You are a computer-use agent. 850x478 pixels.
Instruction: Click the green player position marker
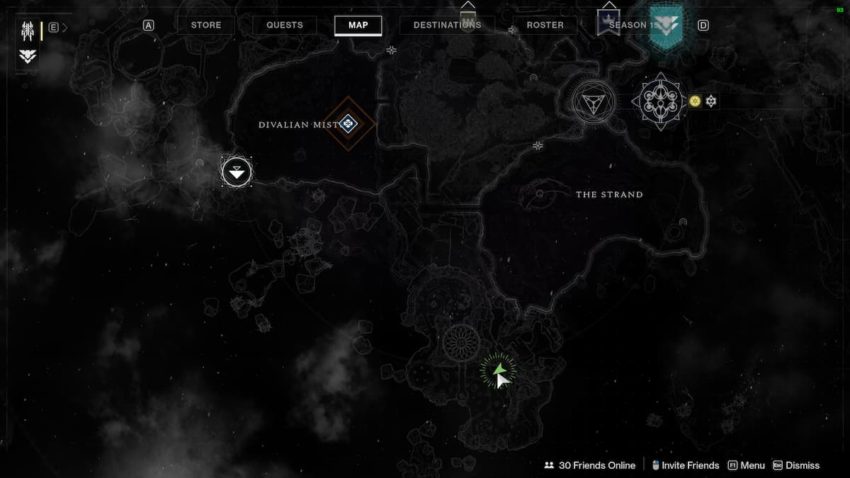498,372
